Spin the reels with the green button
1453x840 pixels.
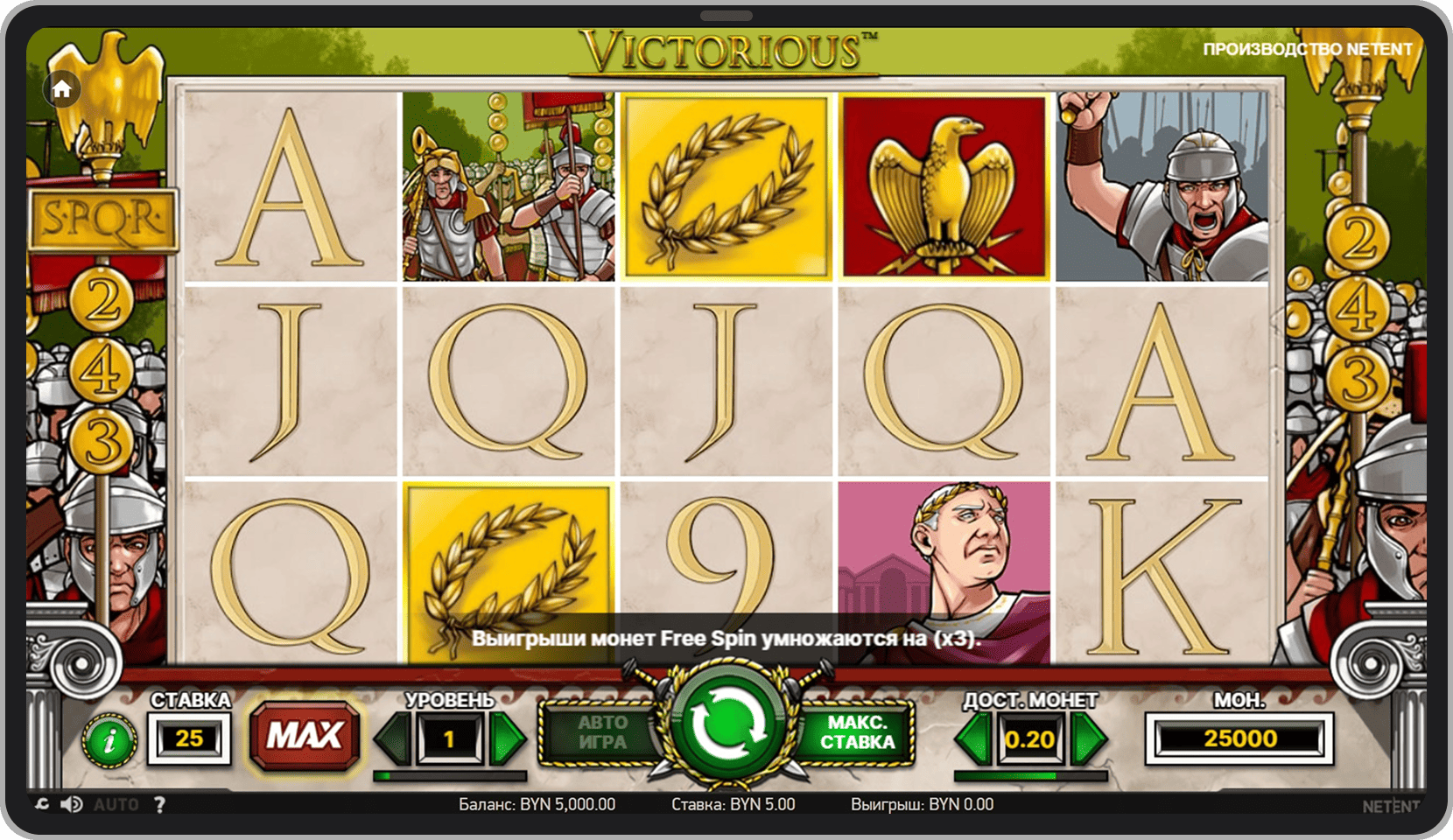(x=726, y=725)
